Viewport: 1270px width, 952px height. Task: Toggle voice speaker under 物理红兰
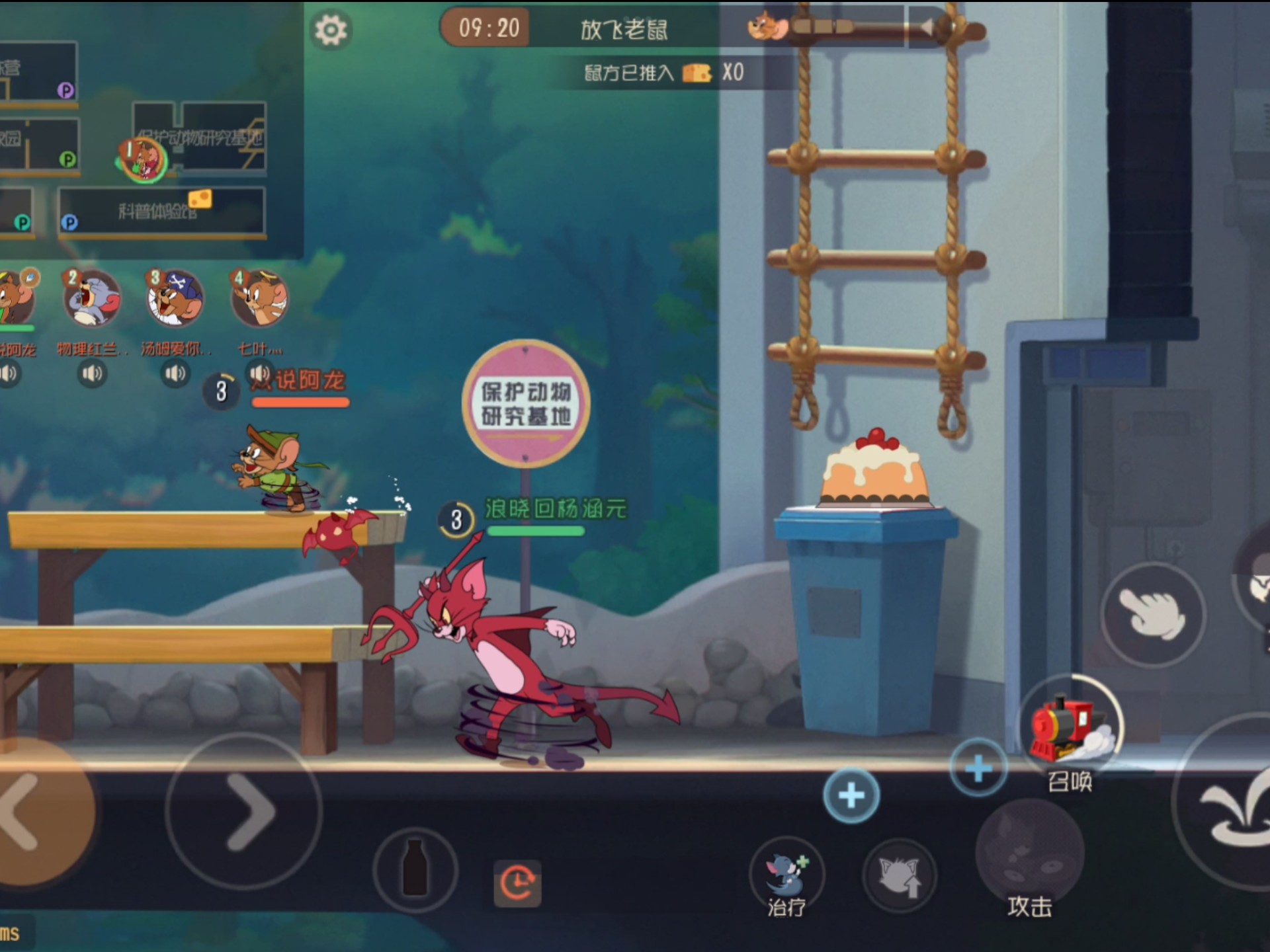[92, 374]
